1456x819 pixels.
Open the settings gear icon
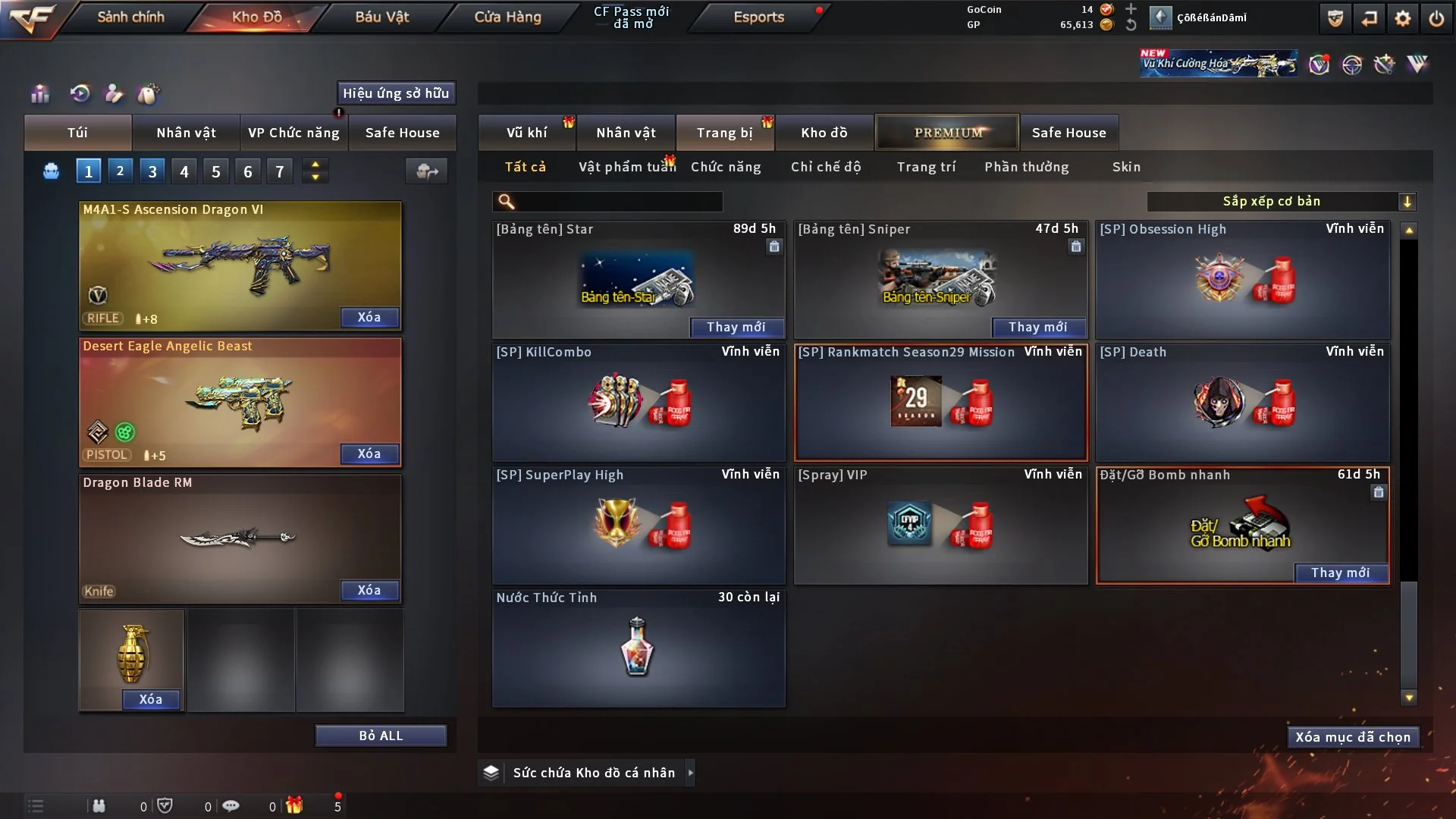[1402, 18]
